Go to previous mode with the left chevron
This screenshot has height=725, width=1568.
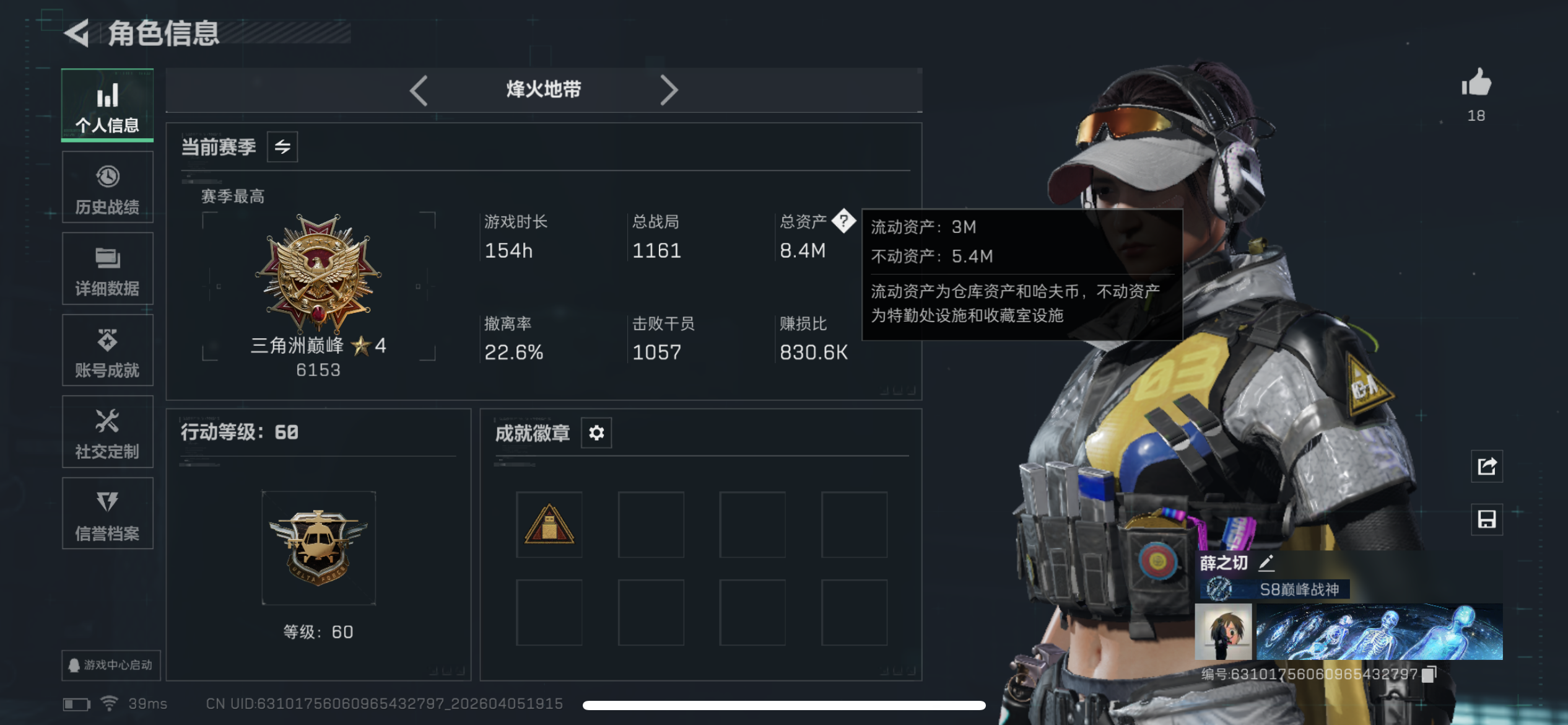coord(419,90)
